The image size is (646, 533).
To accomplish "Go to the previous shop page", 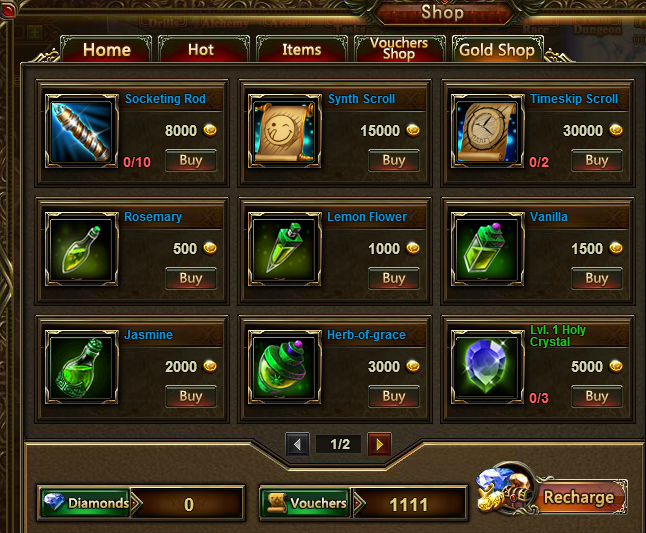I will (297, 444).
